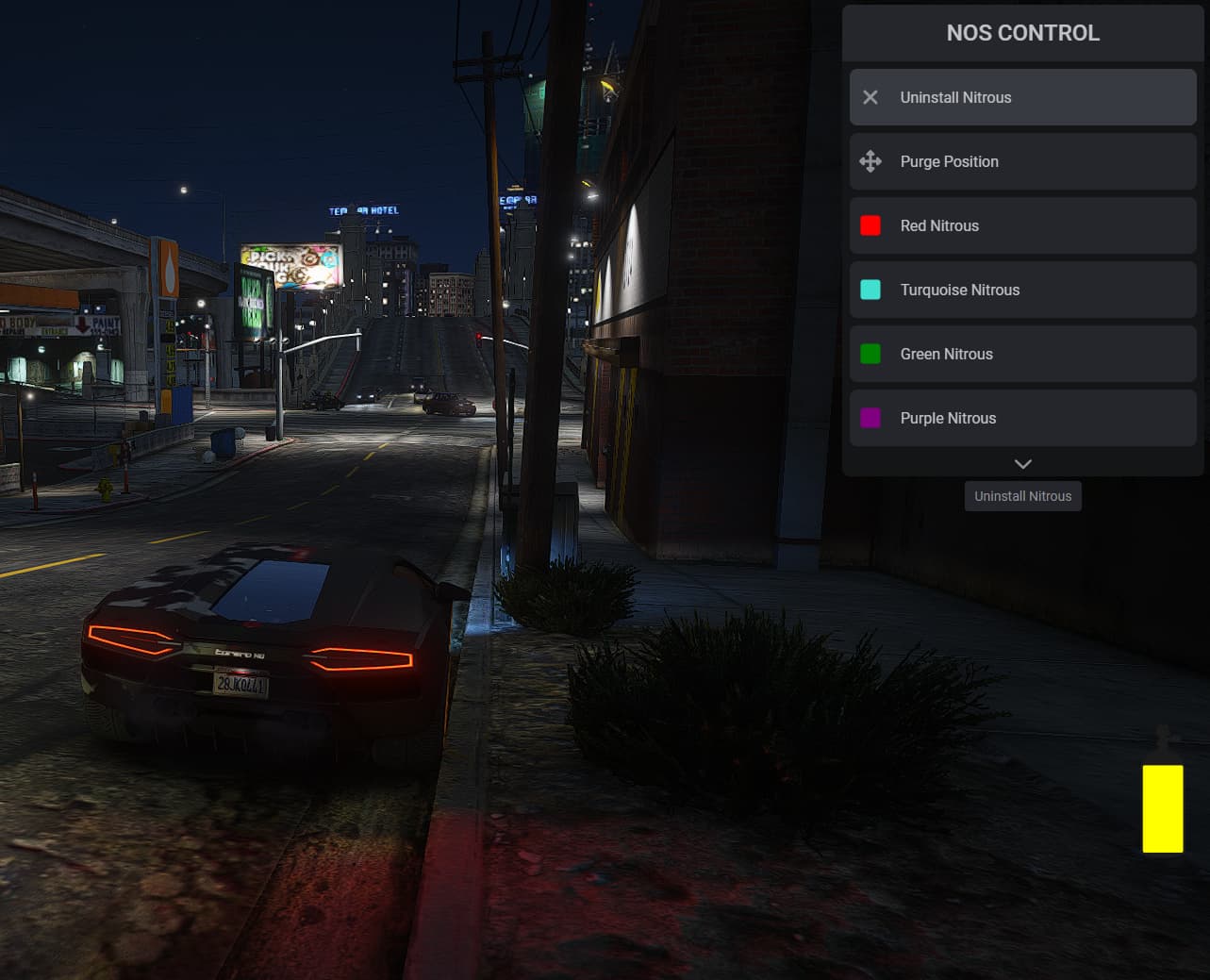Select the turquoise square icon in the menu
1210x980 pixels.
coord(870,290)
